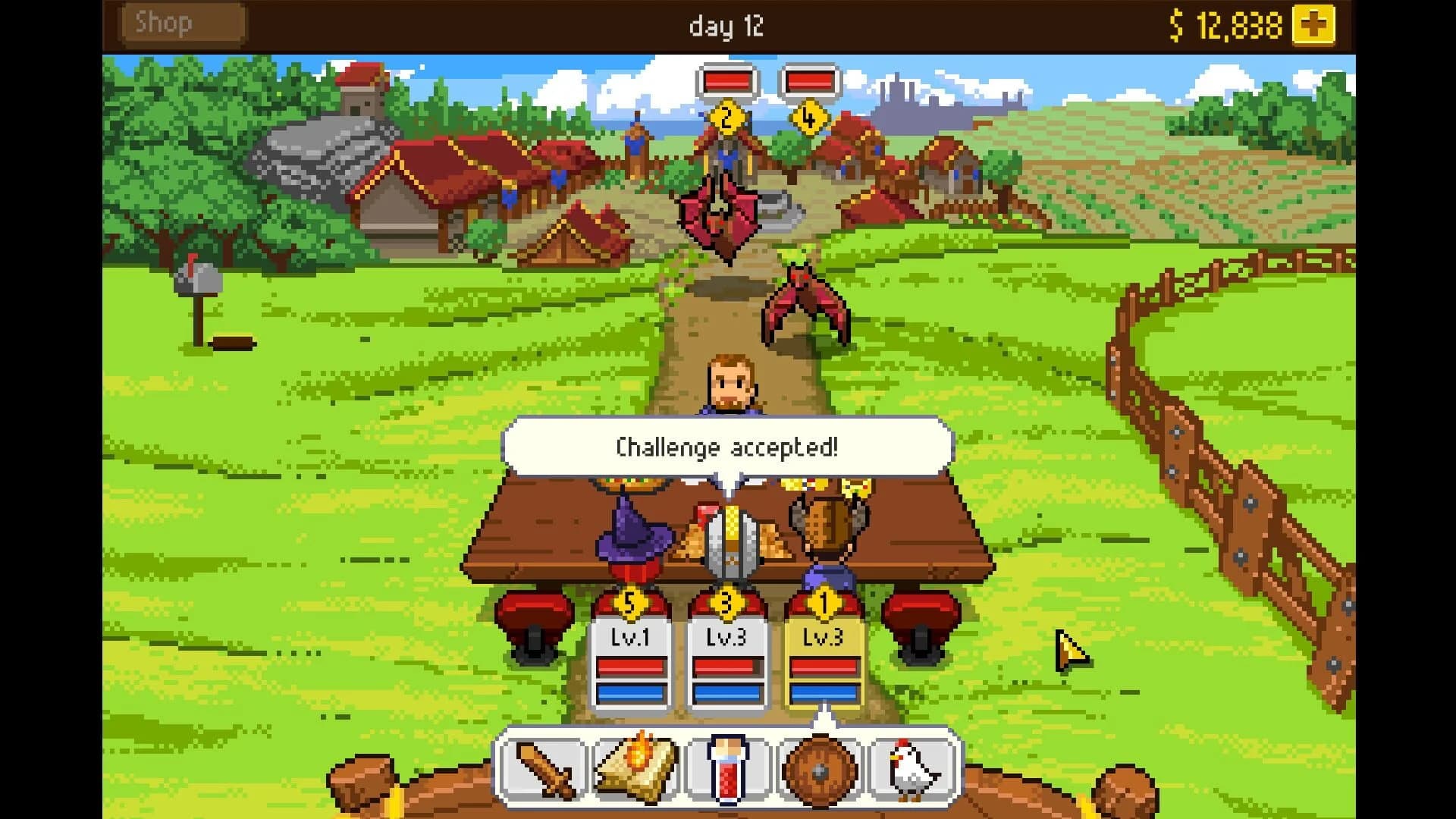1456x819 pixels.
Task: Open the enemy counter diamond showing 4
Action: [808, 118]
